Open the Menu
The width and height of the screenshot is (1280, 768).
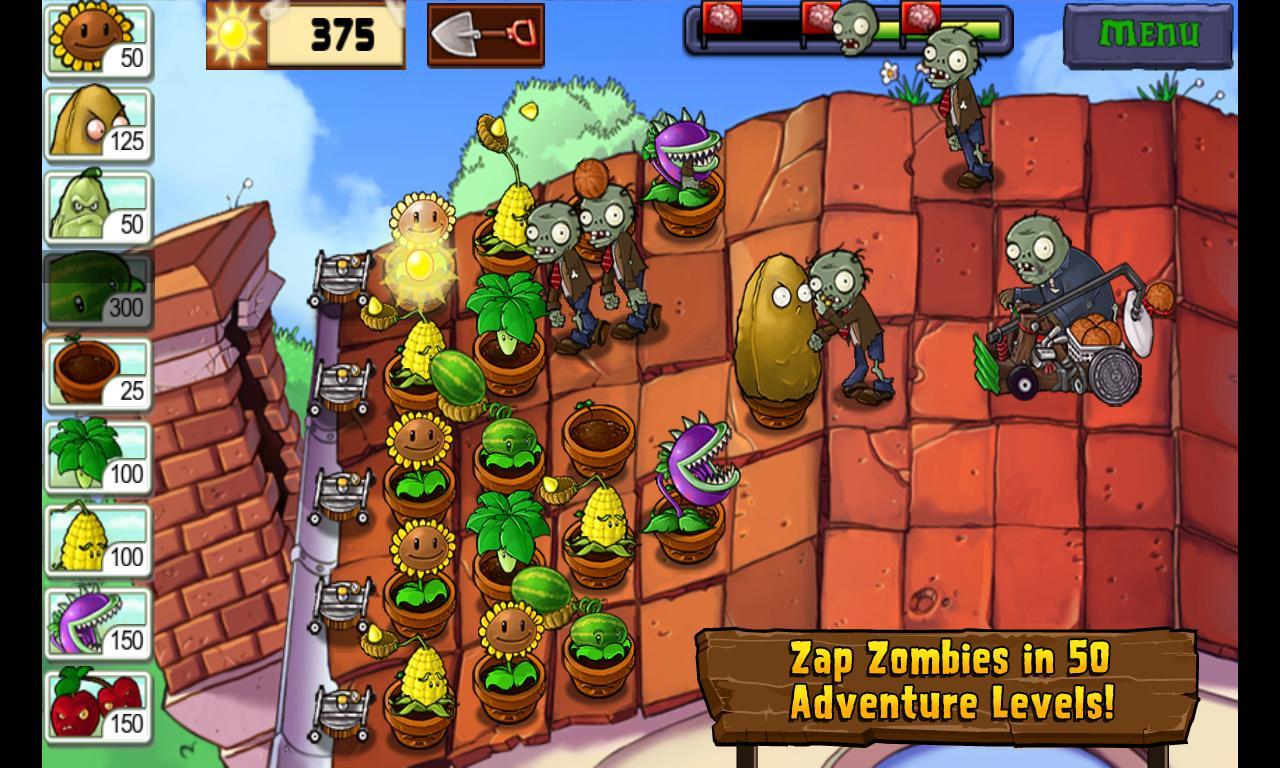tap(1148, 33)
